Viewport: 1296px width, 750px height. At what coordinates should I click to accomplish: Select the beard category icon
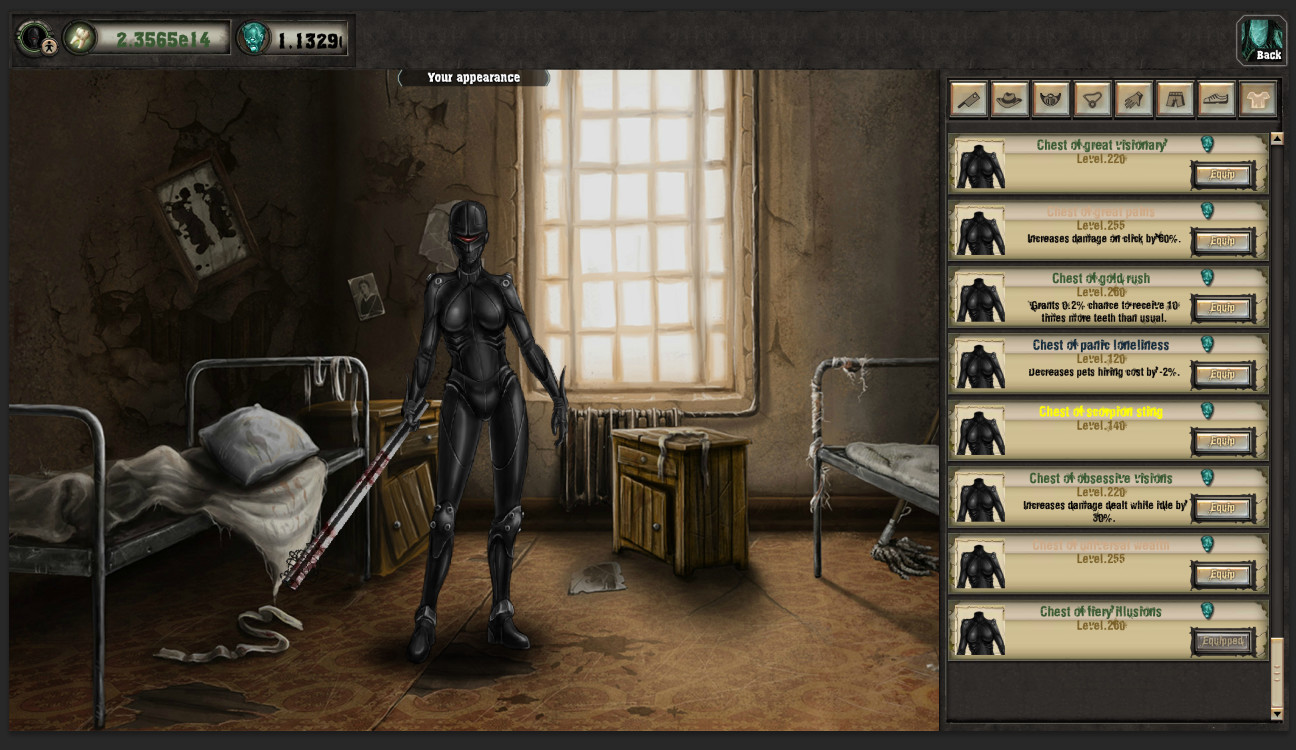click(x=1050, y=98)
